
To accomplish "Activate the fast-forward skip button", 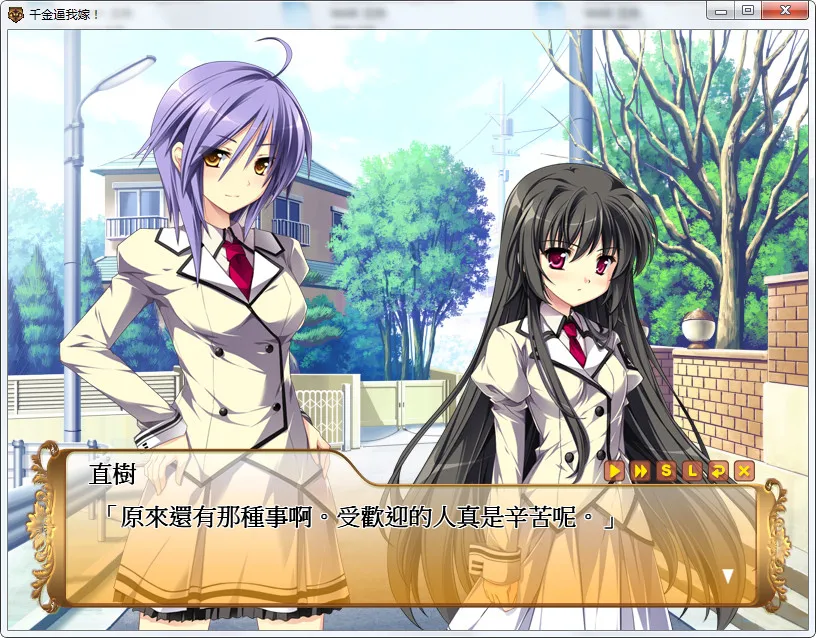I will coord(641,470).
